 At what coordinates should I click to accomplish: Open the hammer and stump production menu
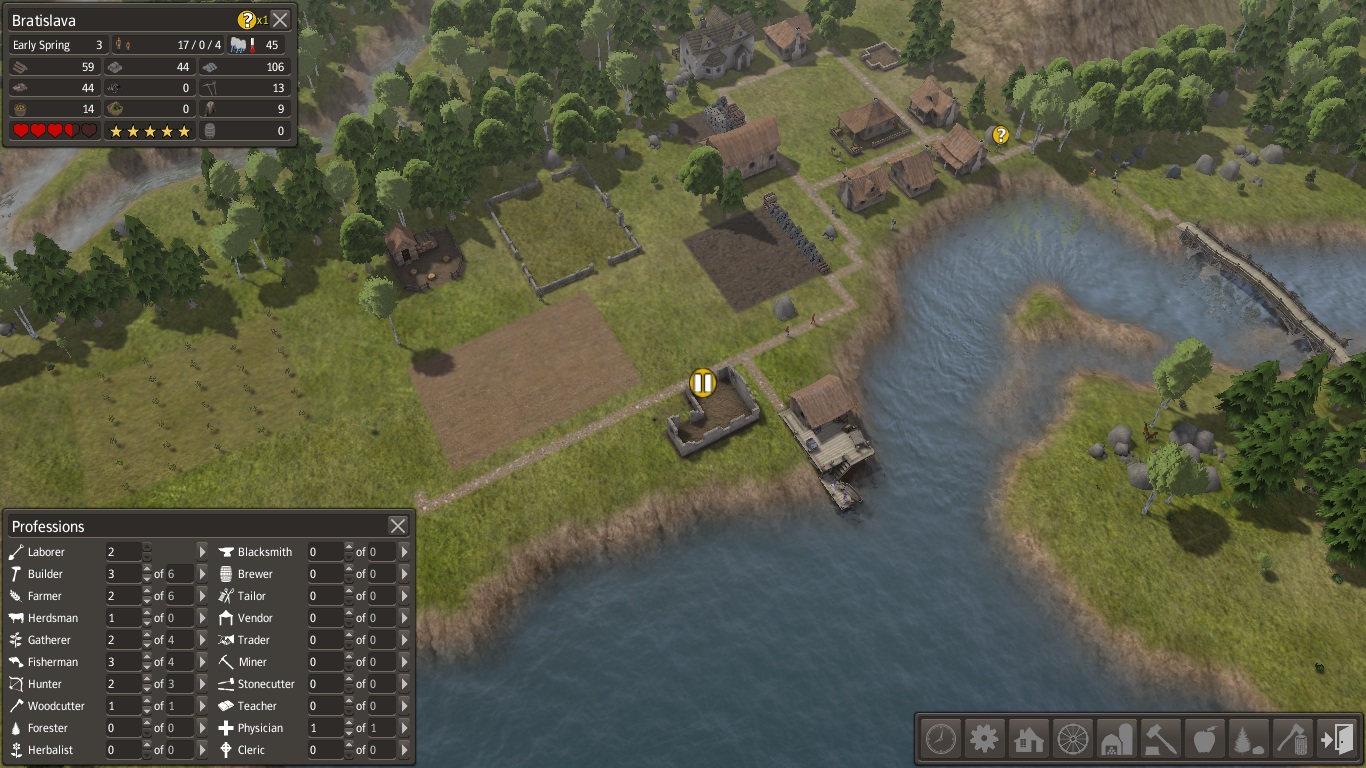pos(1160,740)
